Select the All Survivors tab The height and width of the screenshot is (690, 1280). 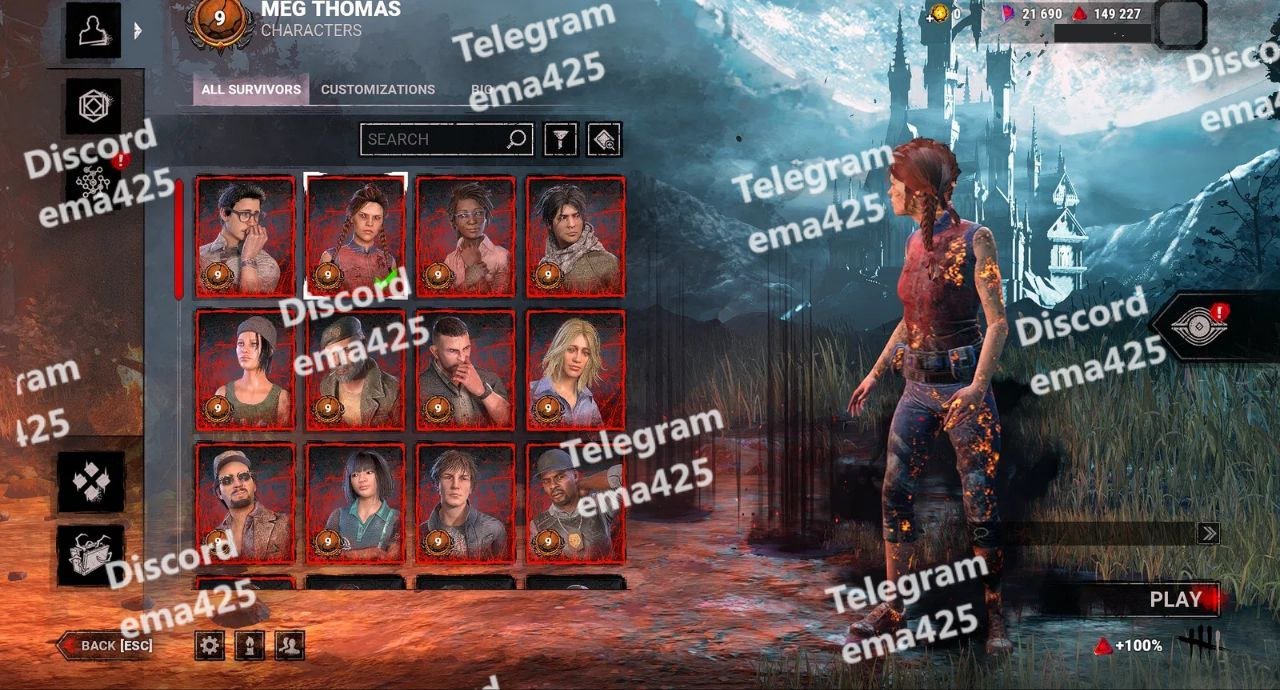251,89
